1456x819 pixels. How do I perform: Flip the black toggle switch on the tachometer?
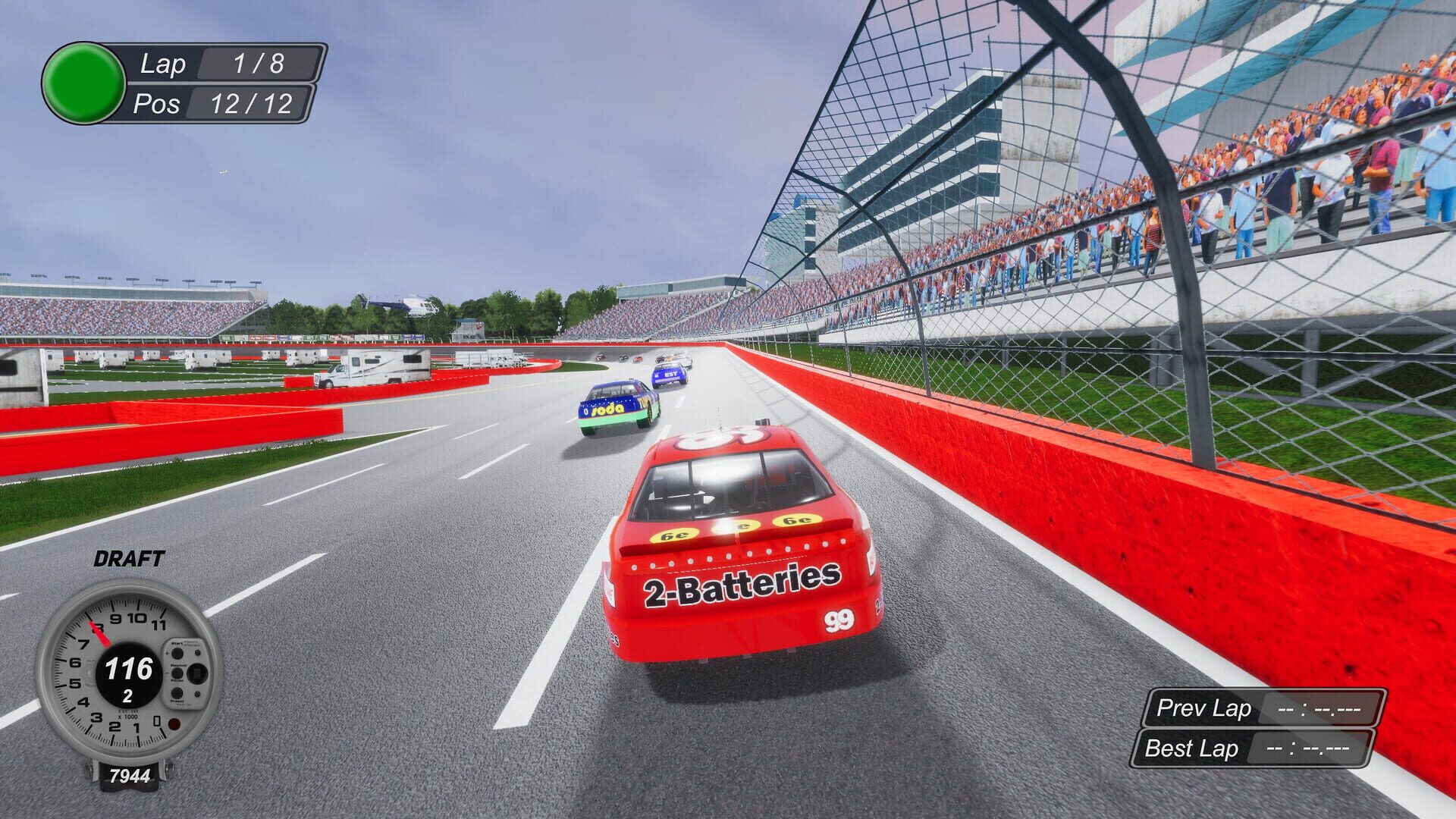[197, 672]
